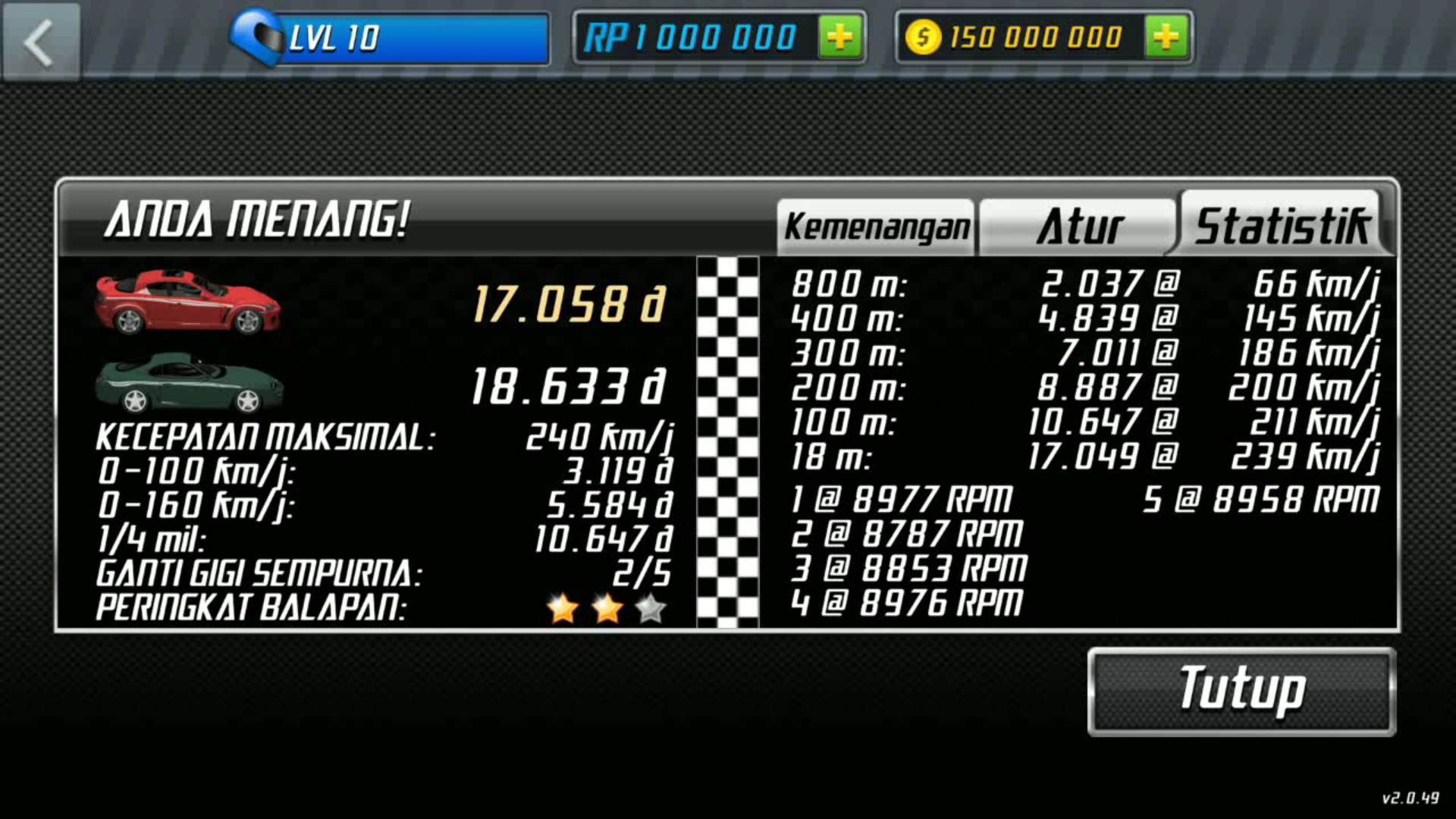The image size is (1456, 819).
Task: Switch to the Kemenangan tab
Action: (x=875, y=225)
